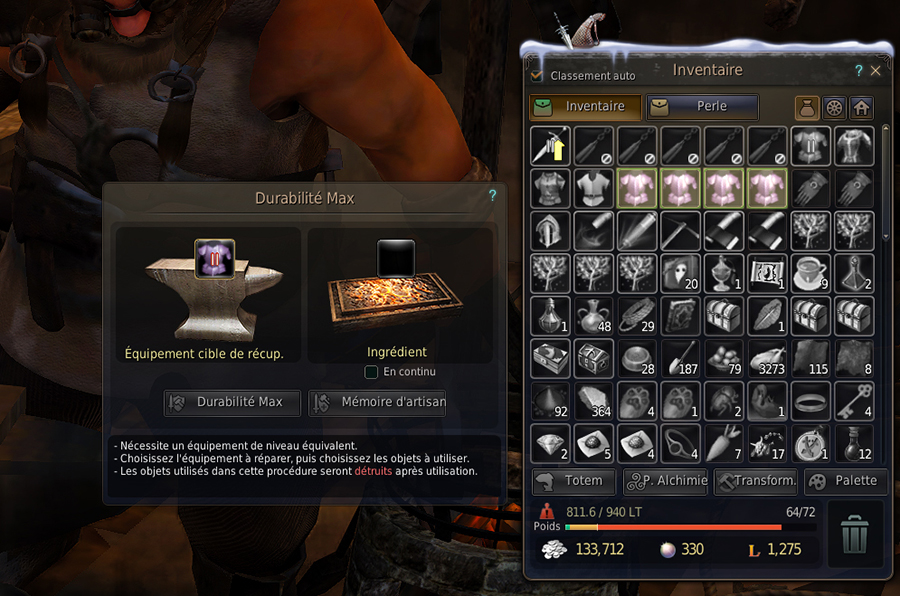Click the Durabilité Max button

232,402
